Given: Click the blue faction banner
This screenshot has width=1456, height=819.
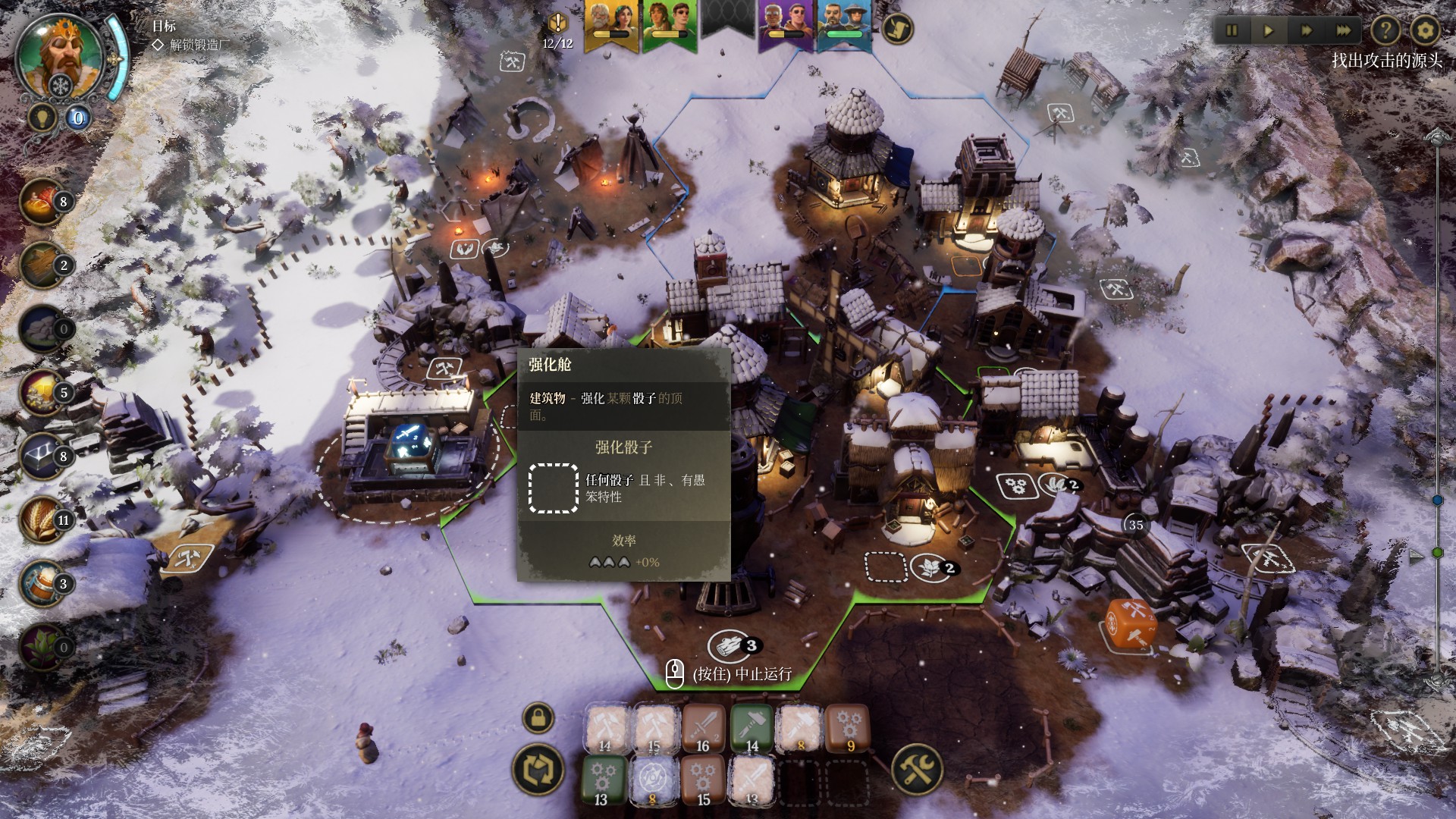Looking at the screenshot, I should click(843, 24).
